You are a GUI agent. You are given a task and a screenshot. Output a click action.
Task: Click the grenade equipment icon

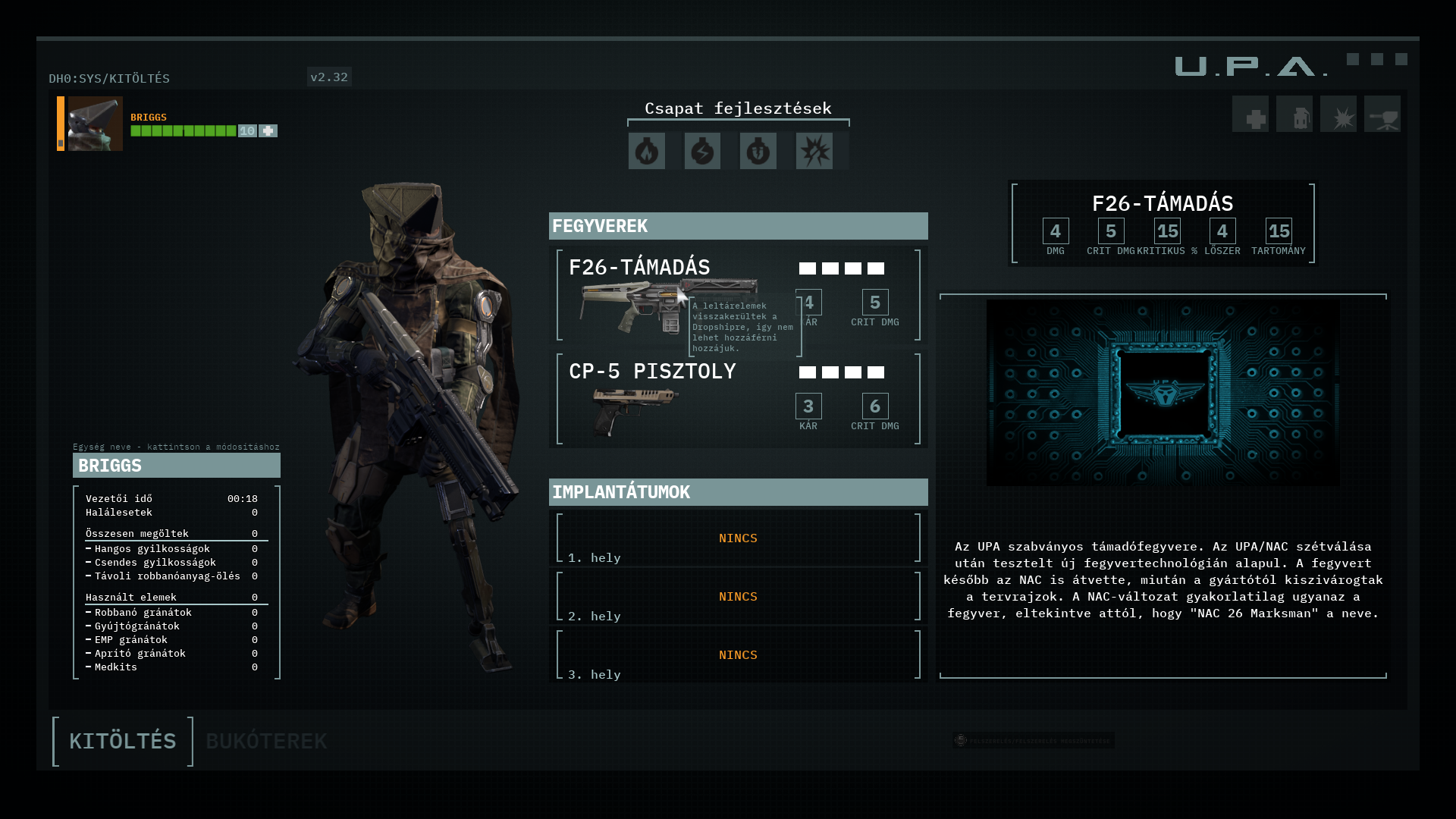[1294, 115]
